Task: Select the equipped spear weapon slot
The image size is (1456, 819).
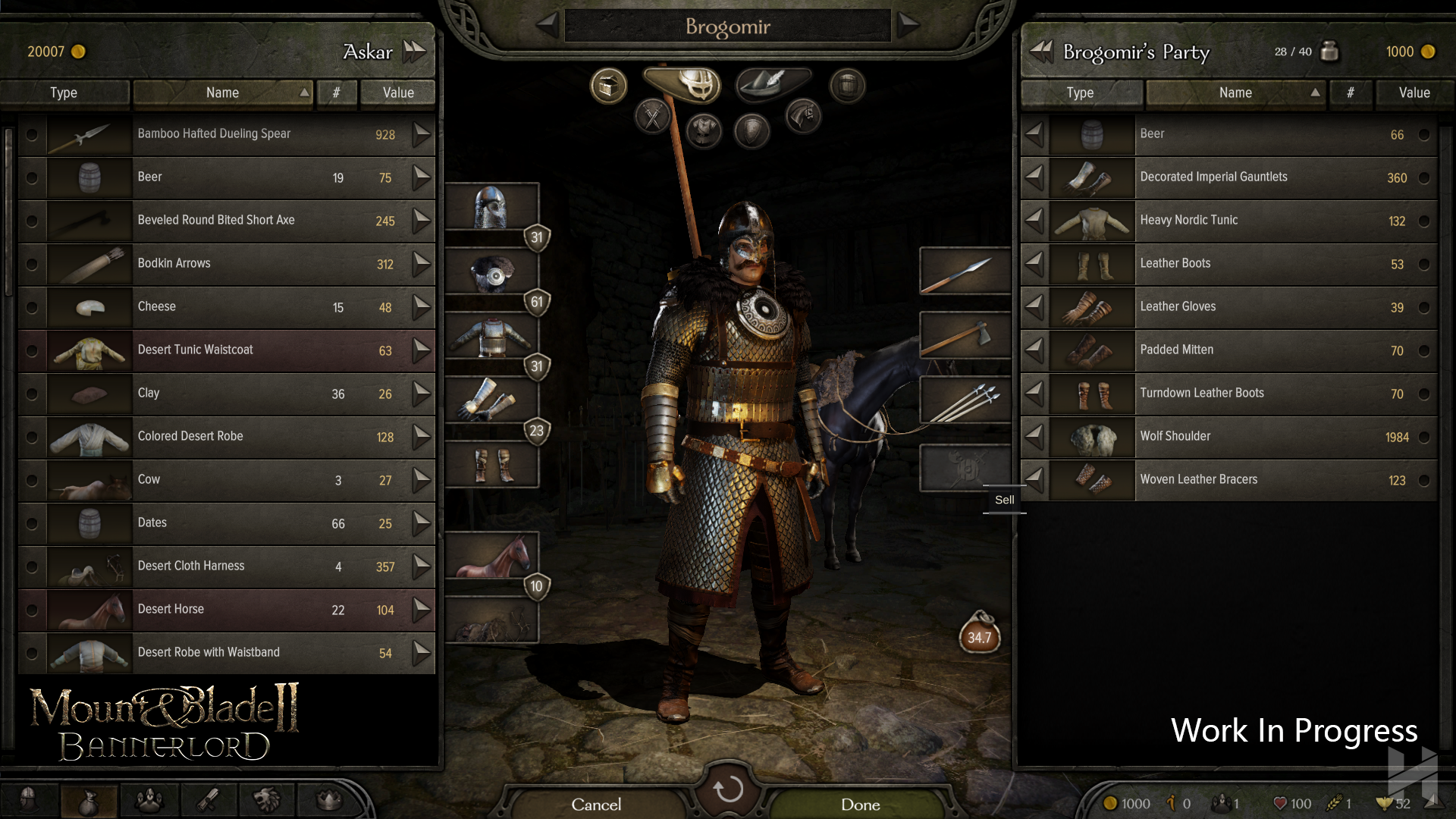Action: (x=965, y=271)
